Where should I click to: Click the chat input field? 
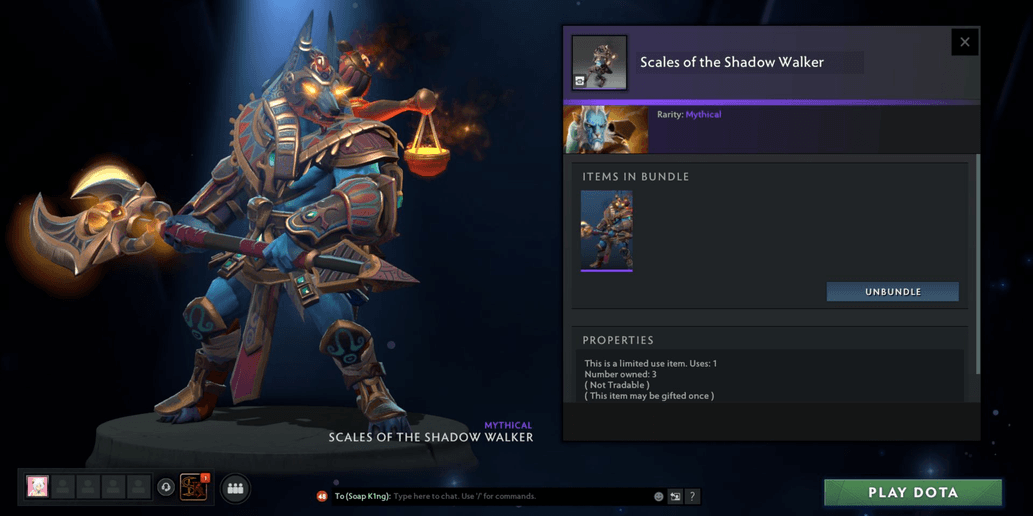point(520,496)
